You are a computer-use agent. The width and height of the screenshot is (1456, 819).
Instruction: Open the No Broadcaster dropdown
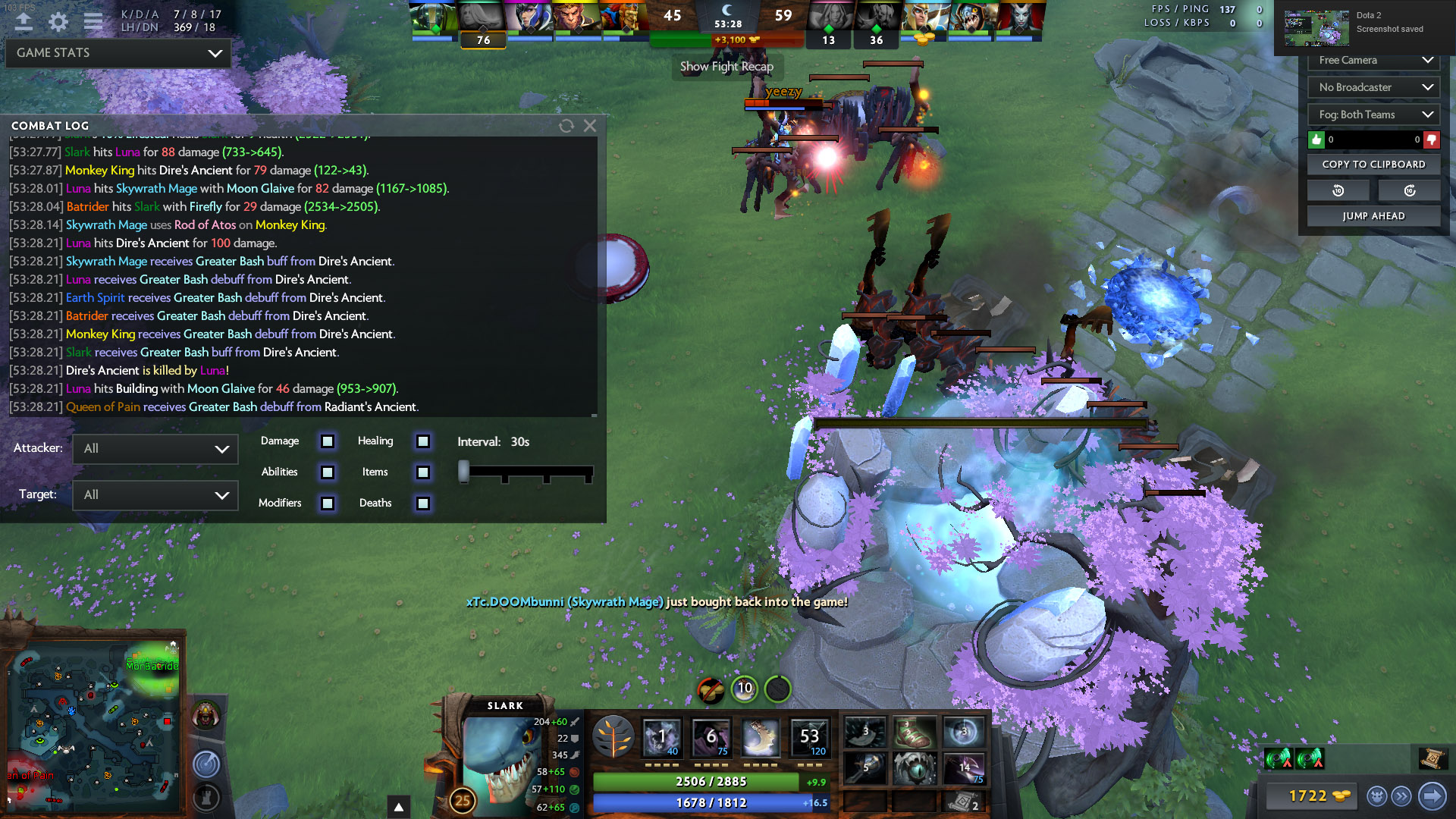(x=1374, y=87)
